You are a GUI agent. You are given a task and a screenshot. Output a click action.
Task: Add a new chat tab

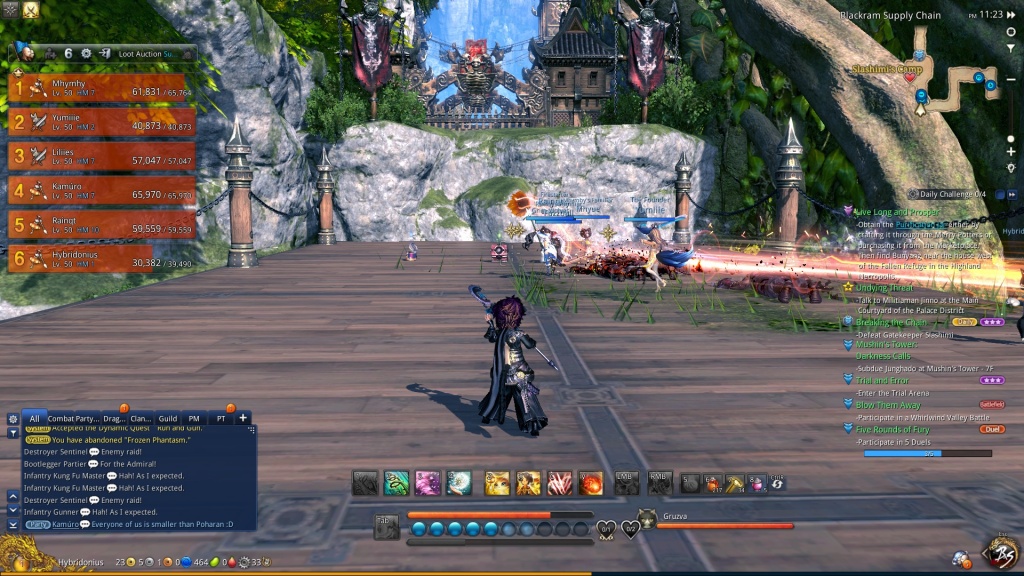[x=243, y=418]
